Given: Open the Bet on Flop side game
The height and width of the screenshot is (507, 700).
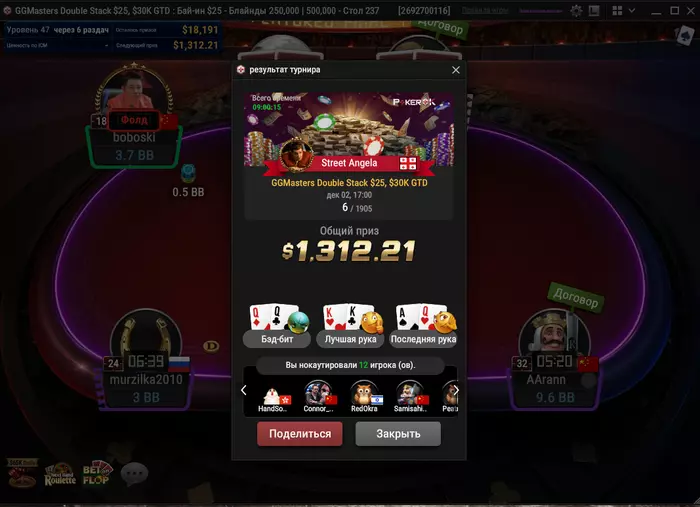Looking at the screenshot, I should 98,473.
